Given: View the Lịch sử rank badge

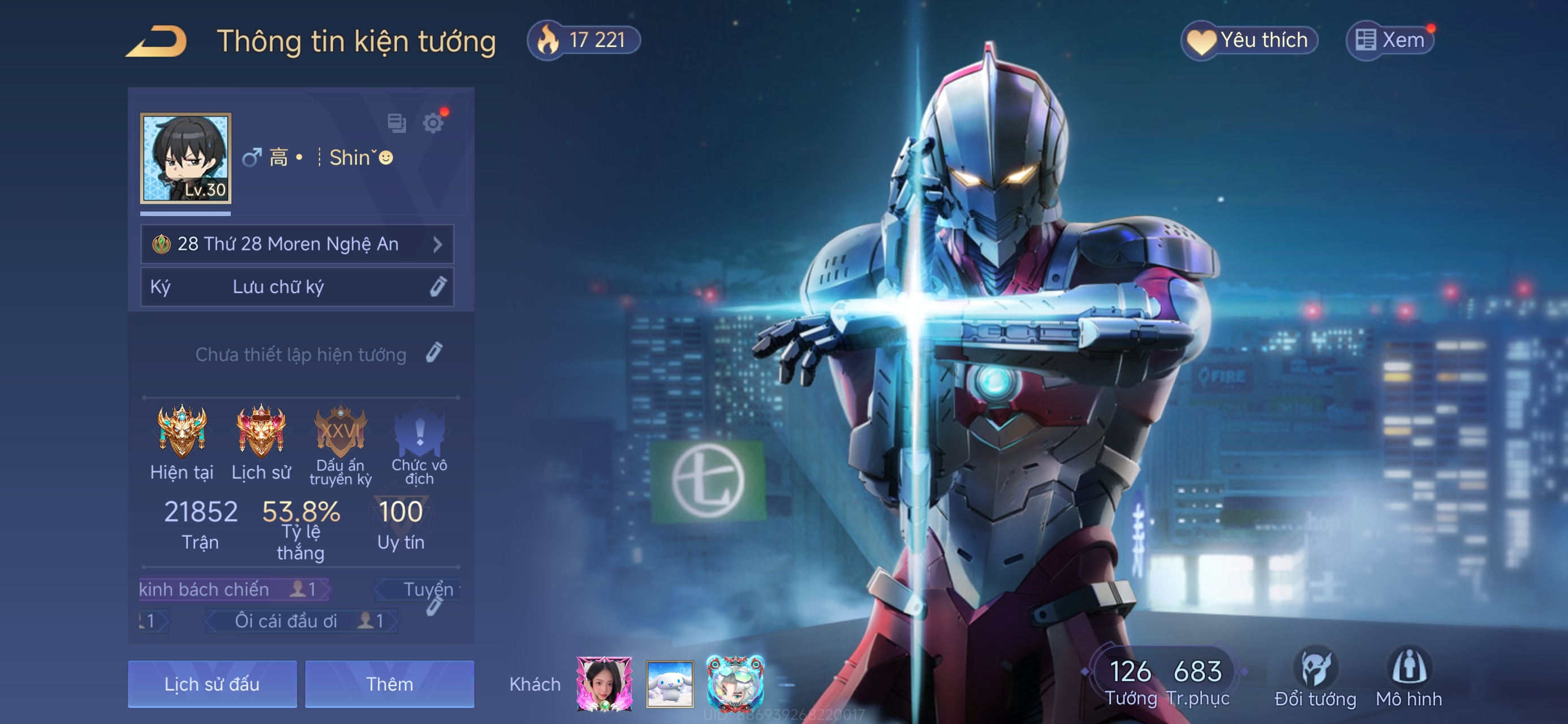Looking at the screenshot, I should (261, 430).
